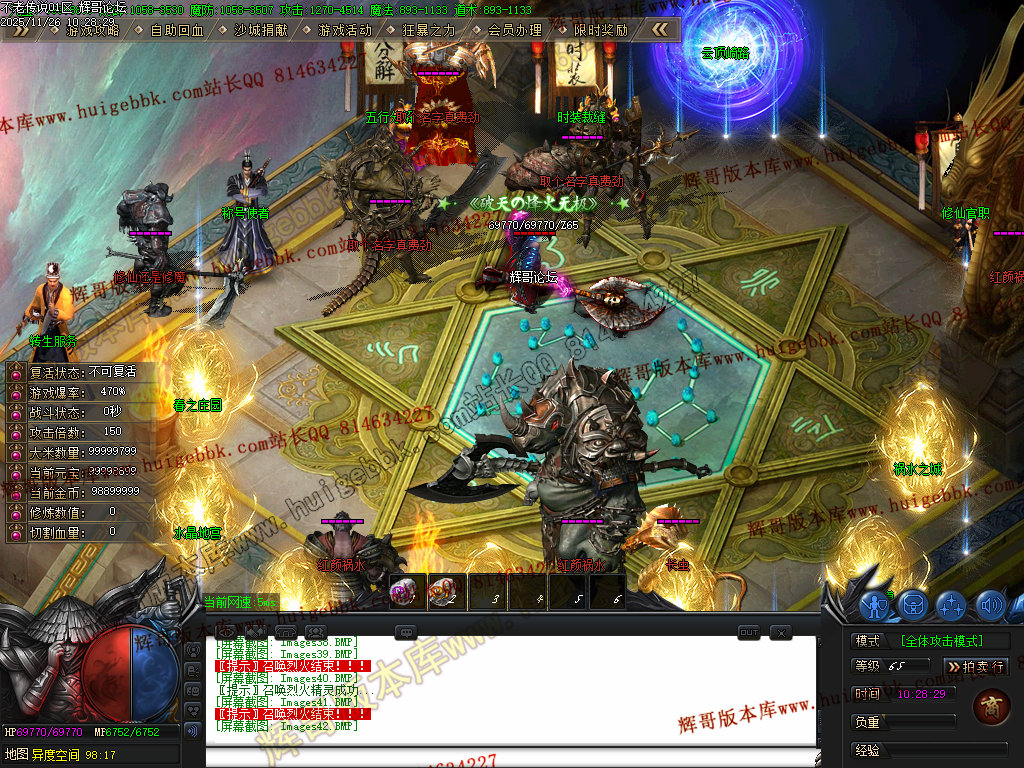The height and width of the screenshot is (768, 1024).
Task: Open 游戏活动 from the top bar
Action: pos(345,30)
